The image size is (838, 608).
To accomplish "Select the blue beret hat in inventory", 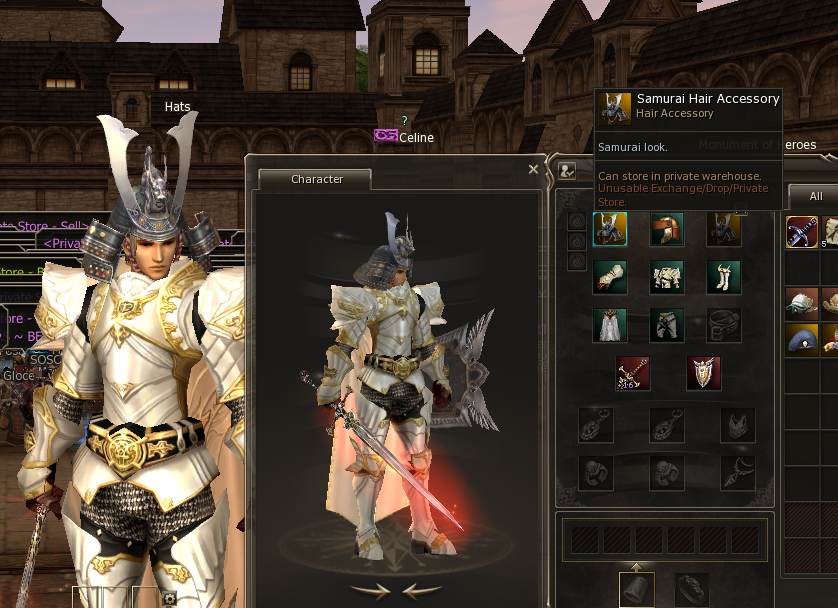I will (x=802, y=339).
